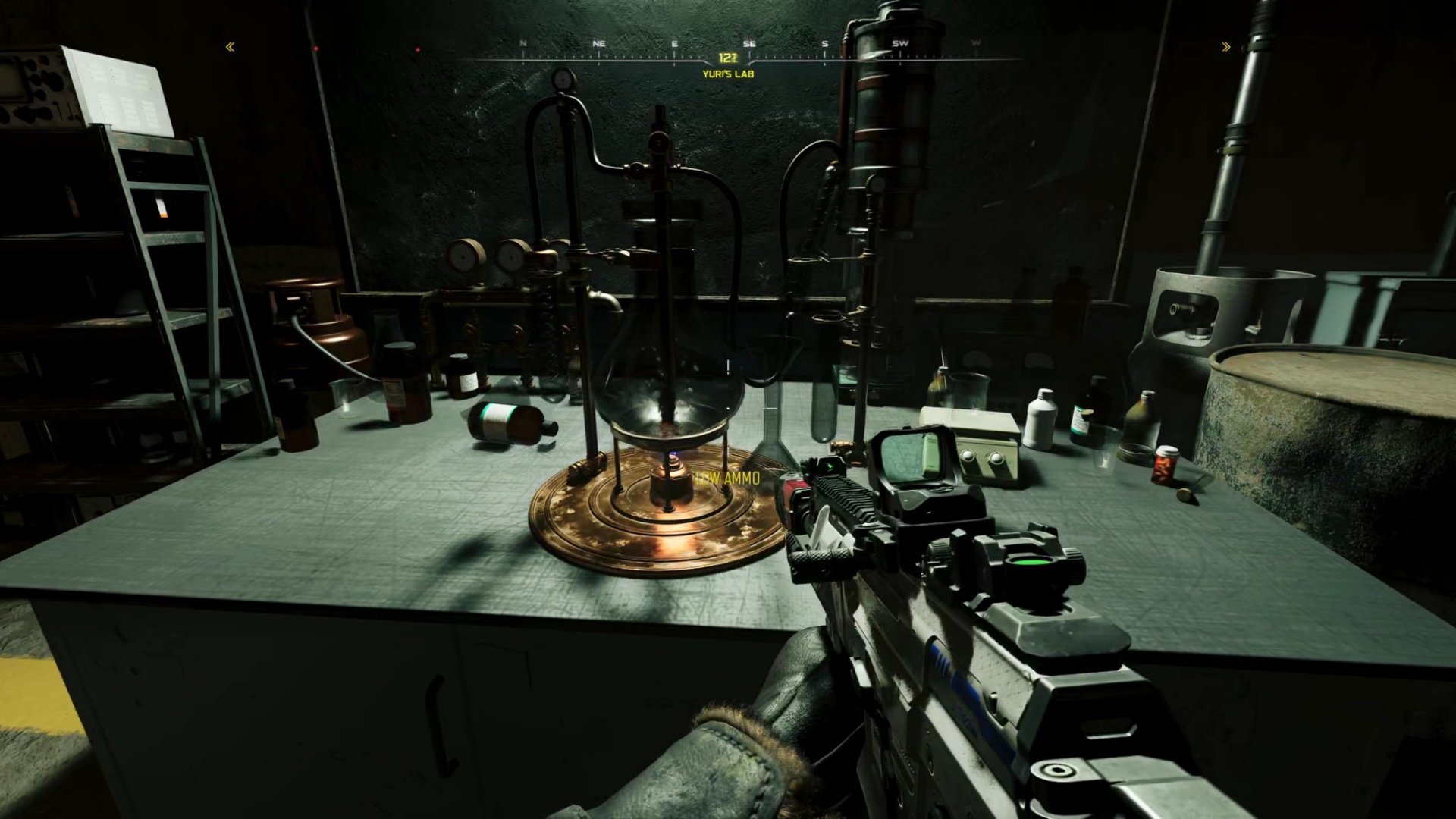Click the NE marker on the compass
Screen dimensions: 1456x819
point(598,43)
